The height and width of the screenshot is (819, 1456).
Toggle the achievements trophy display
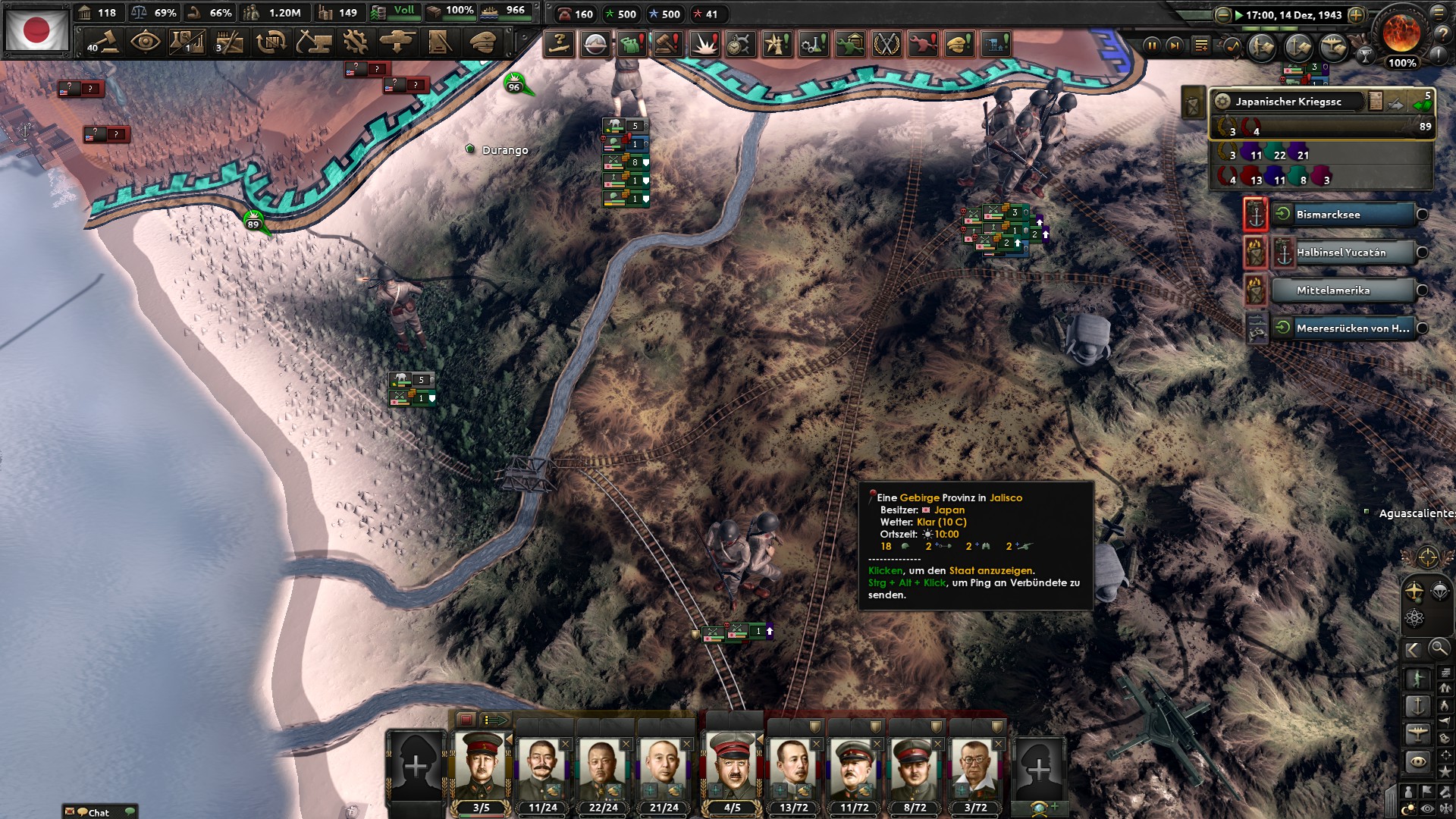(1367, 56)
